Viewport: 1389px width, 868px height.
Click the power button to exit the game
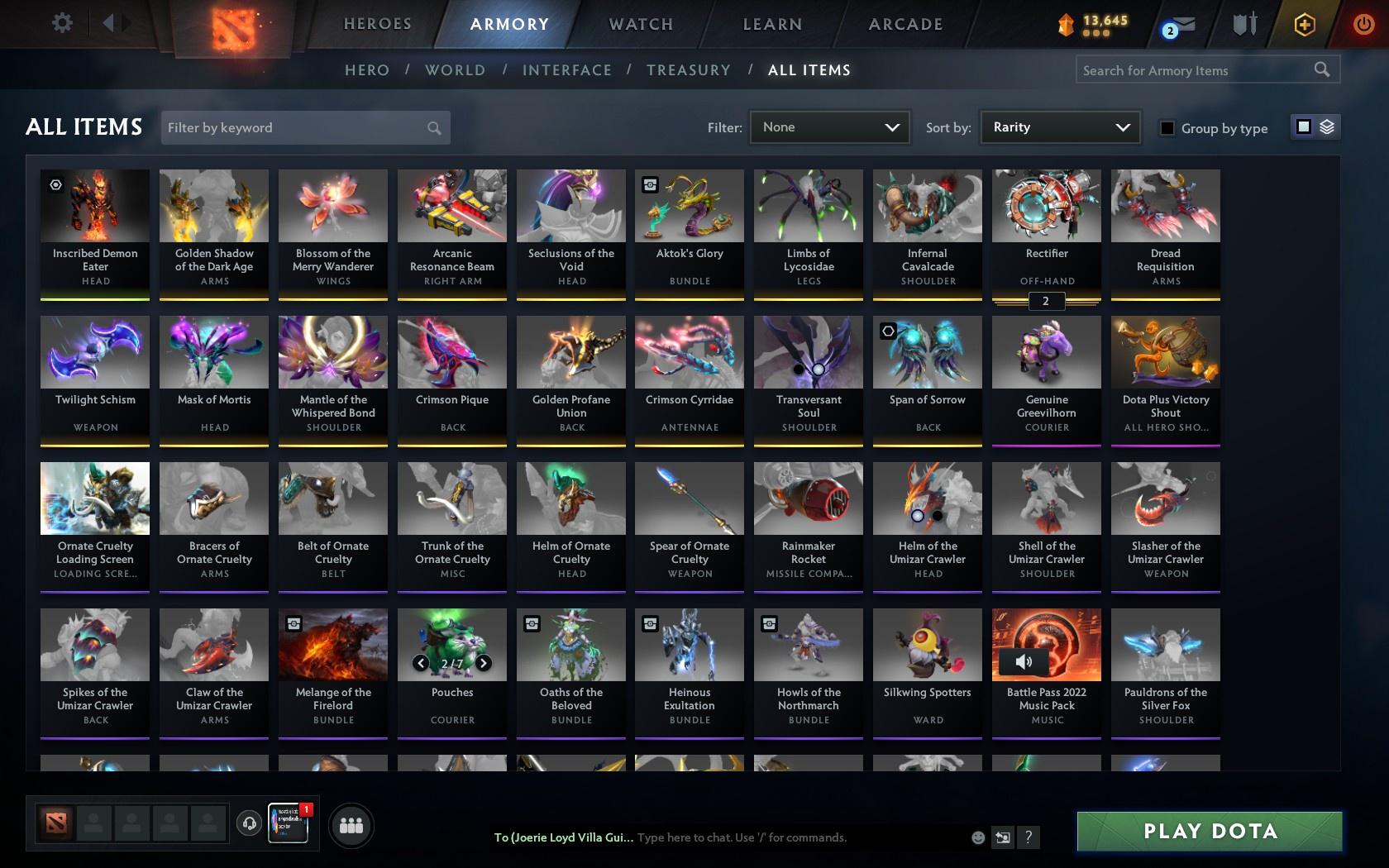[x=1364, y=24]
